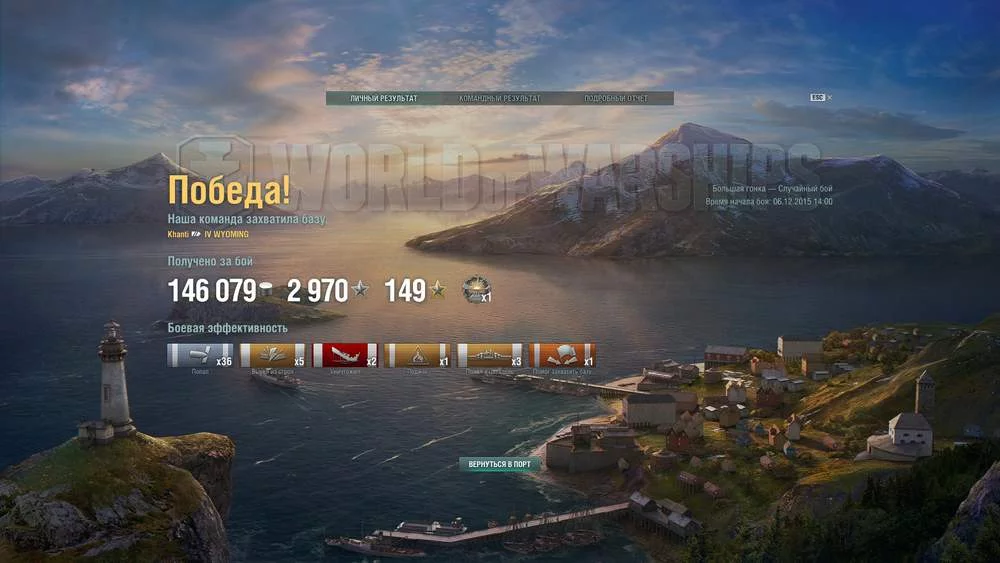Close the results screen with the X

click(x=829, y=97)
